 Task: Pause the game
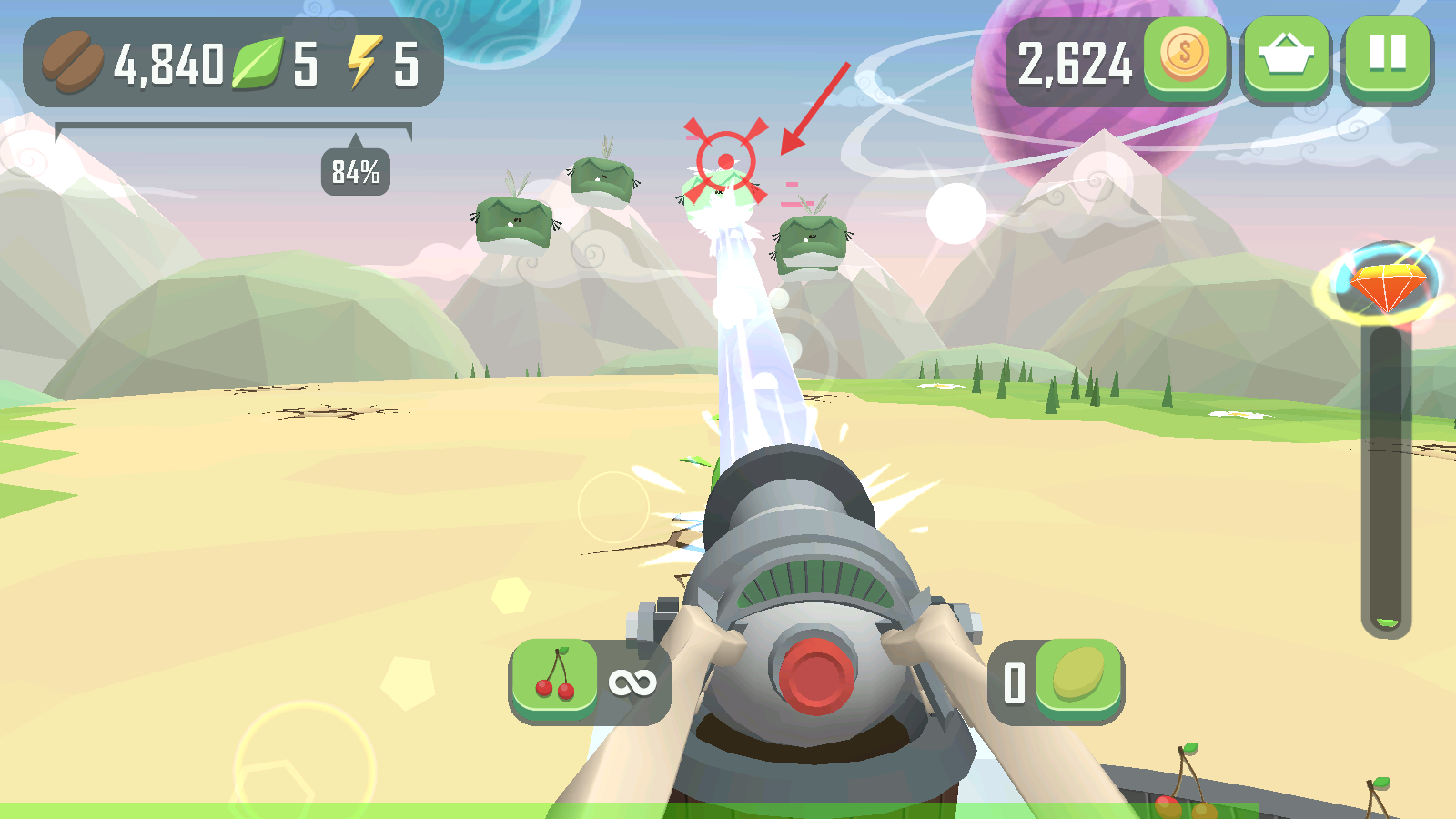(x=1387, y=56)
